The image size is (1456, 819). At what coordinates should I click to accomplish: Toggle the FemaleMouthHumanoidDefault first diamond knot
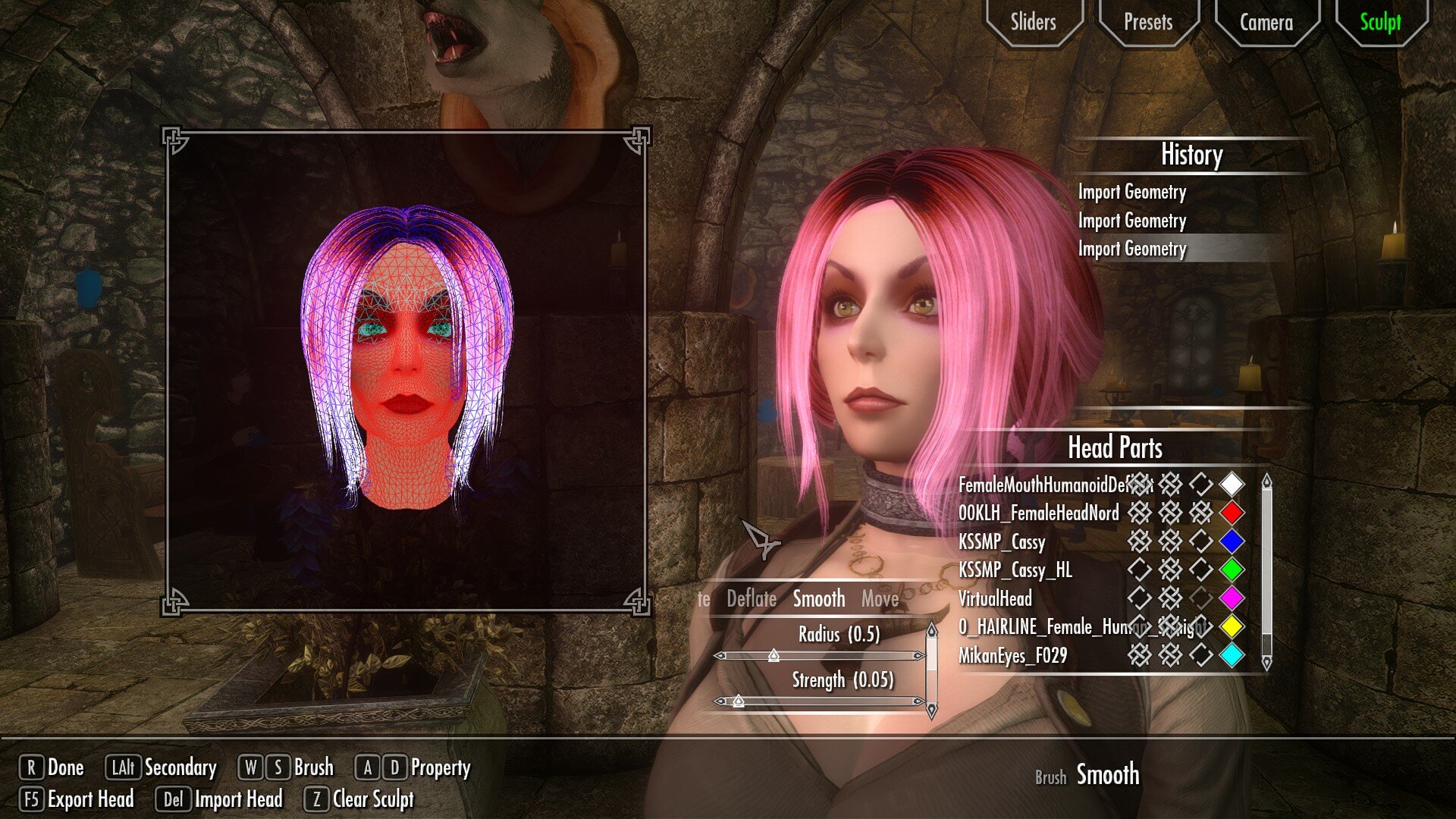[x=1138, y=484]
